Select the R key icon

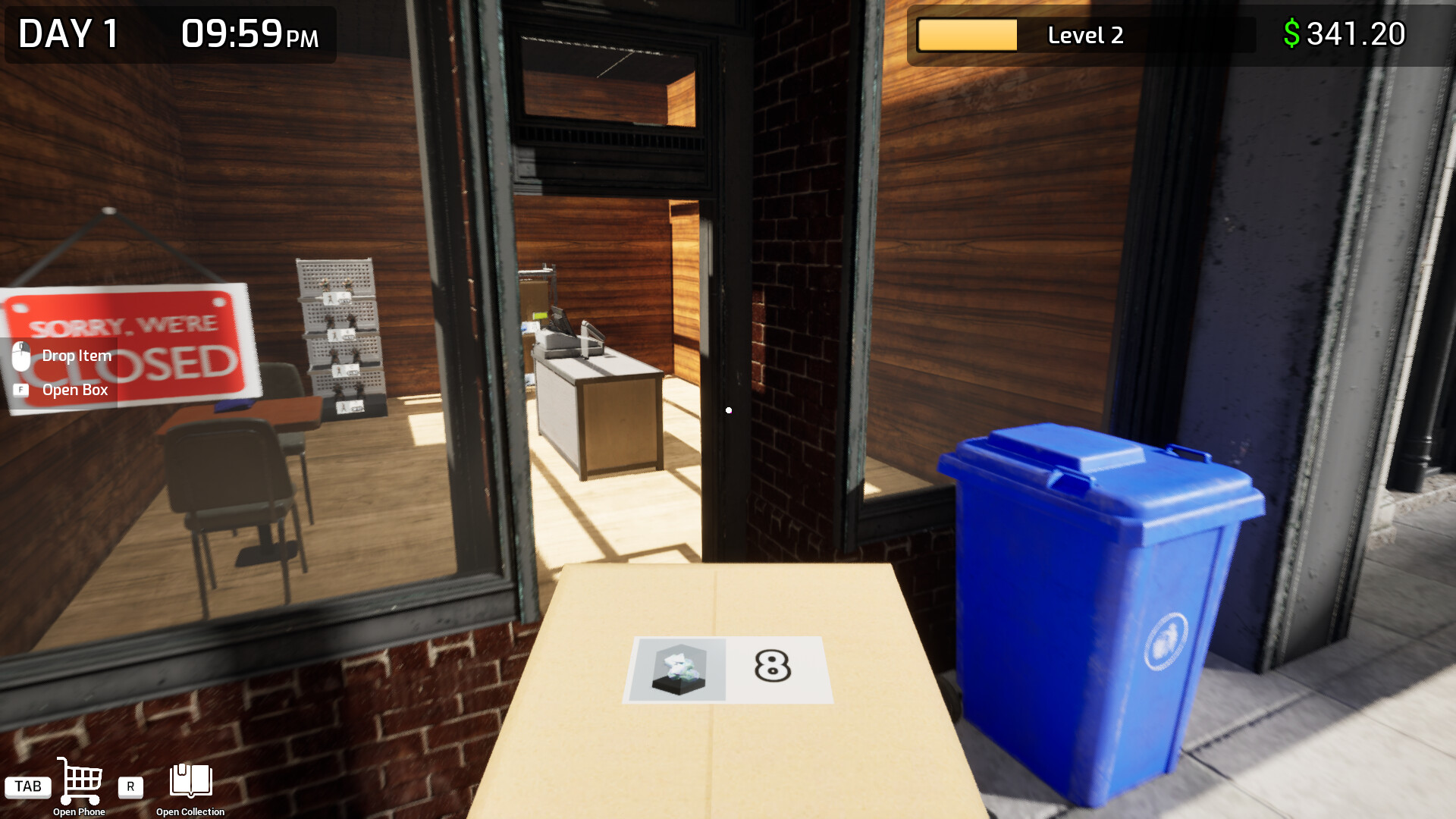(x=130, y=787)
